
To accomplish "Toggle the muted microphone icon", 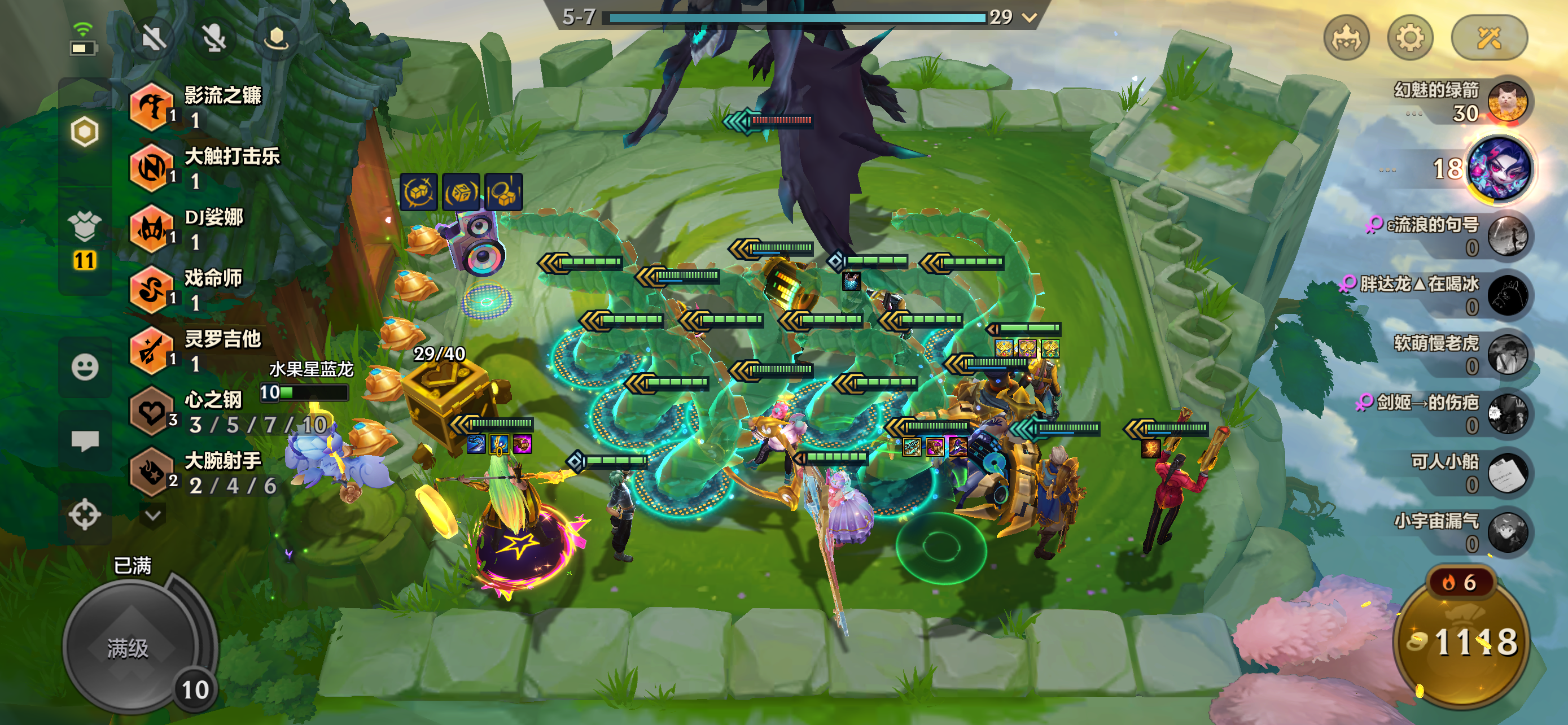I will click(214, 40).
